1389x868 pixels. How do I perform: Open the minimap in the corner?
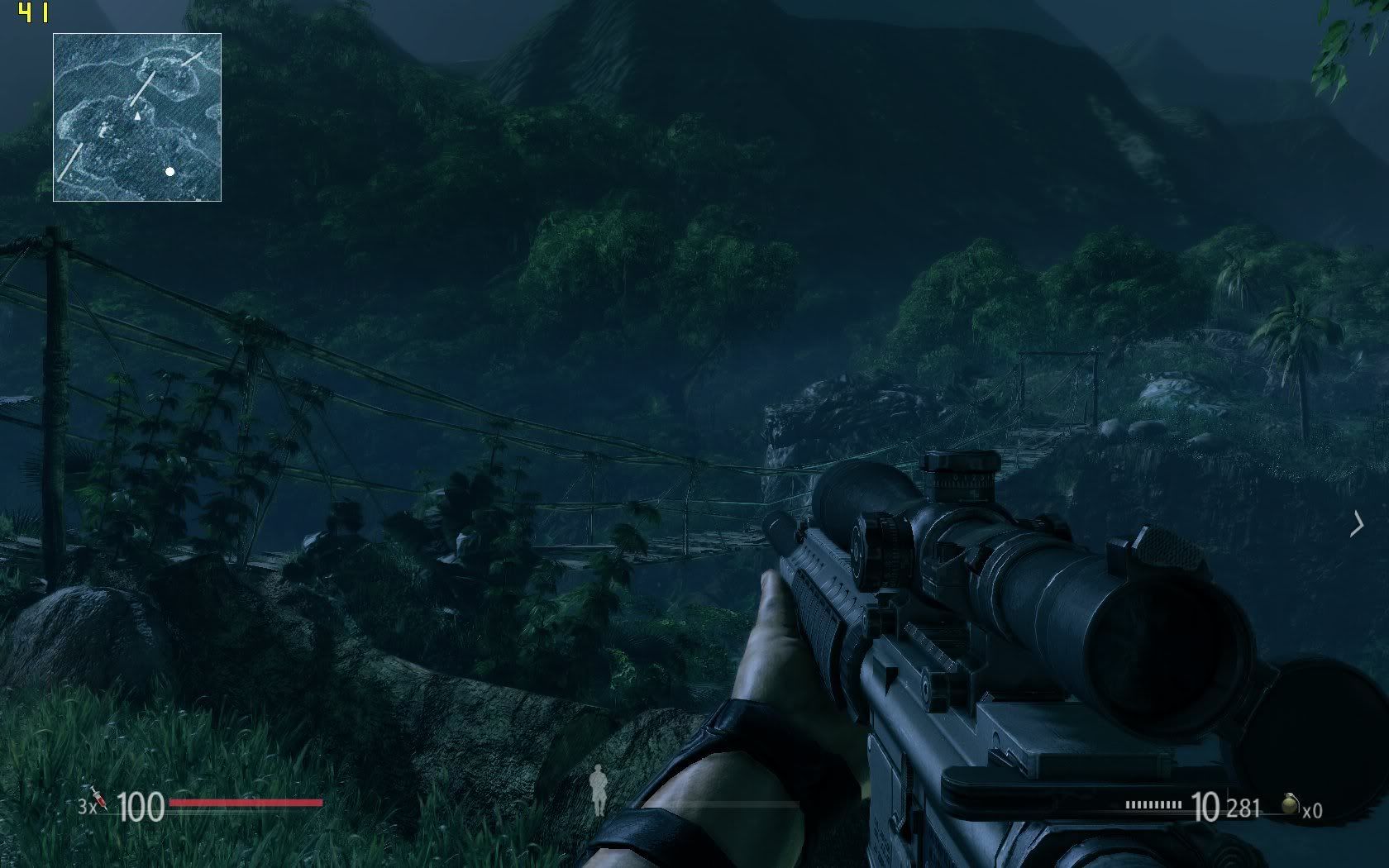coord(137,117)
